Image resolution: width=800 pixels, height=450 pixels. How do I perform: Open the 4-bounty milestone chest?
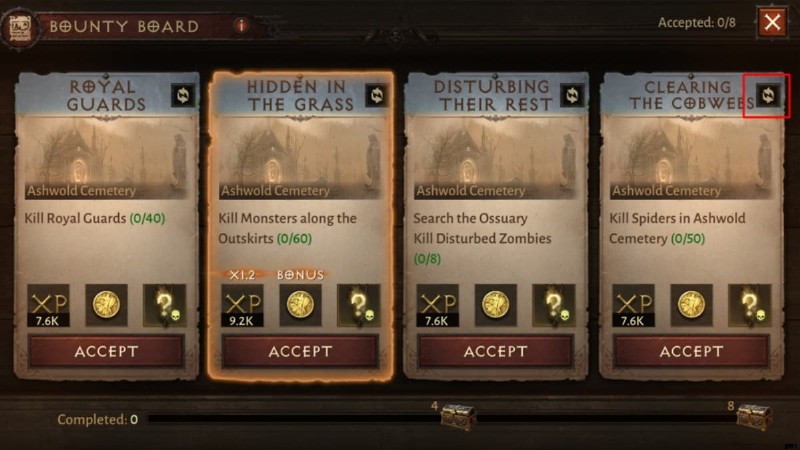point(457,418)
